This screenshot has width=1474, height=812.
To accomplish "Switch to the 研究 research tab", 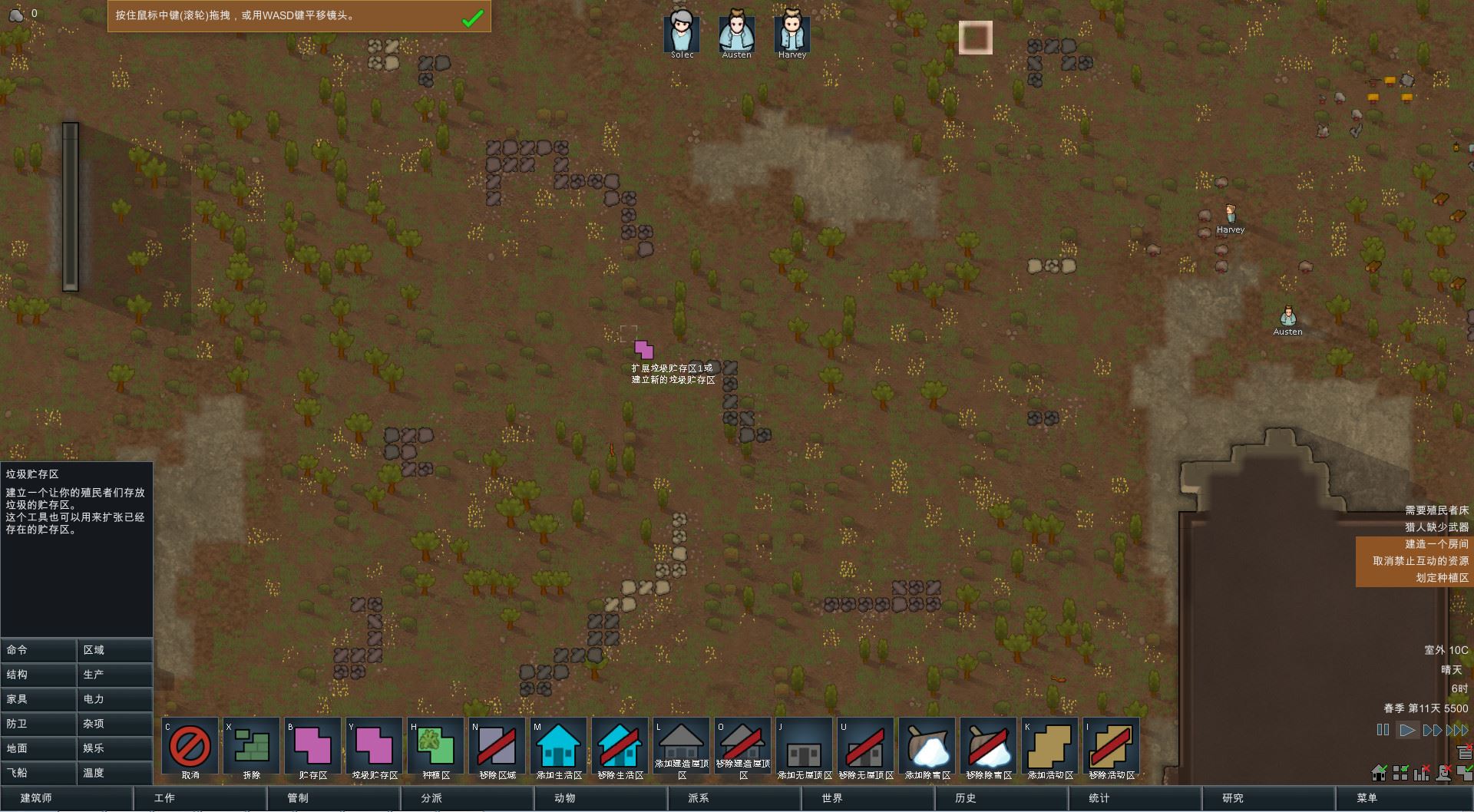I will [x=1233, y=798].
